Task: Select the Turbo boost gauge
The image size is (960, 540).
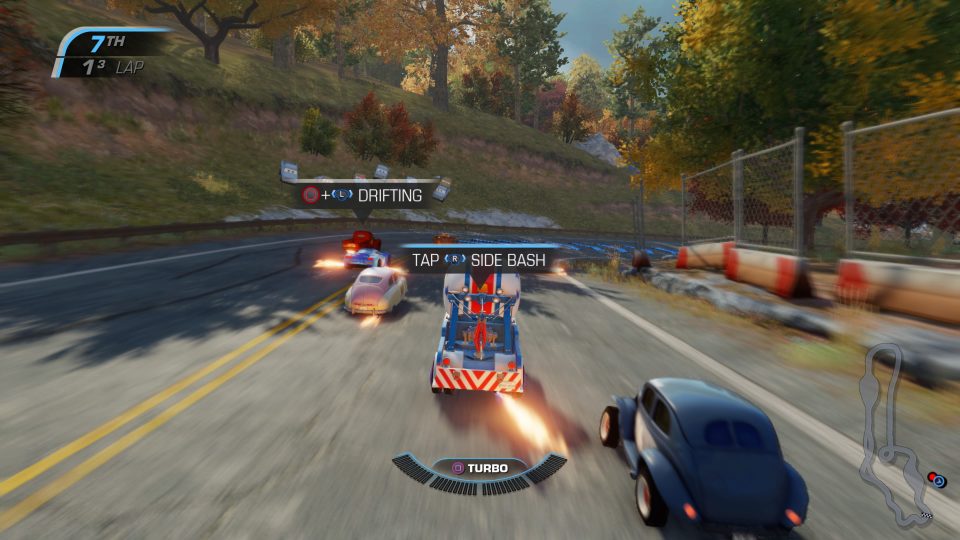Action: [x=479, y=471]
